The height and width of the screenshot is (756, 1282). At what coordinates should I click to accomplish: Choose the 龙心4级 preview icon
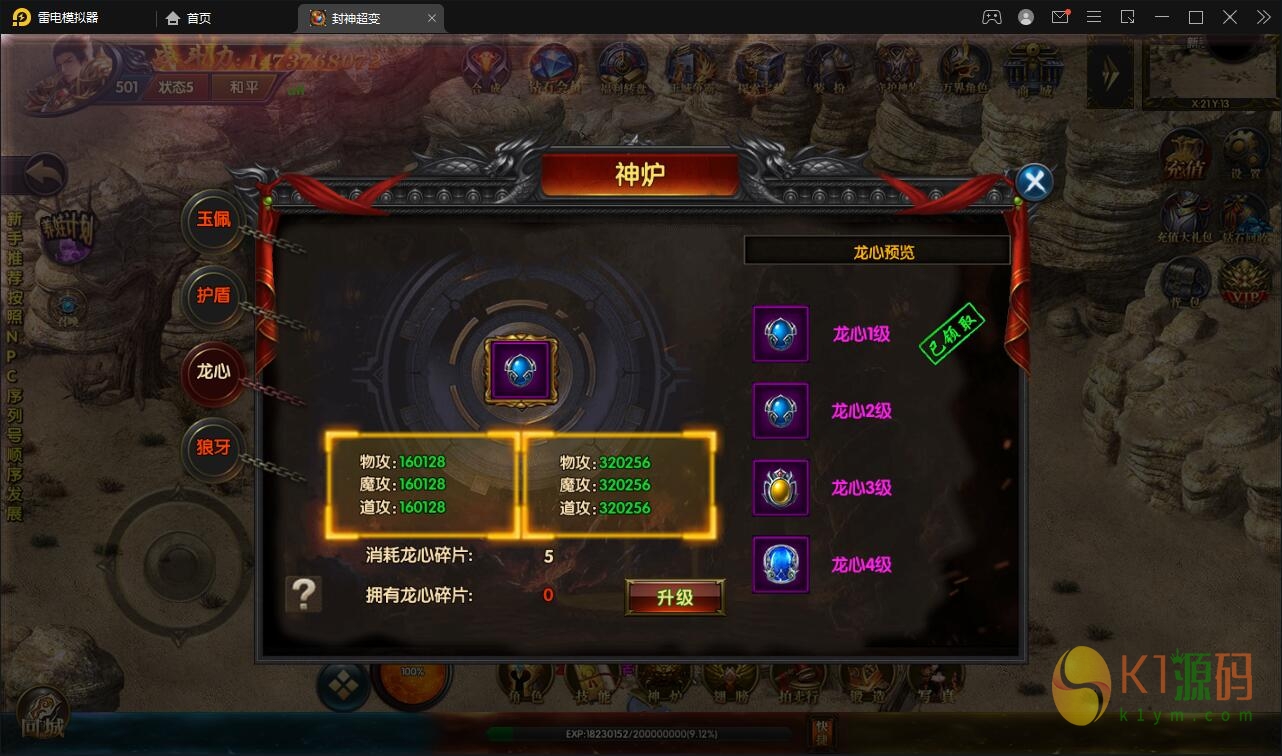[x=780, y=565]
